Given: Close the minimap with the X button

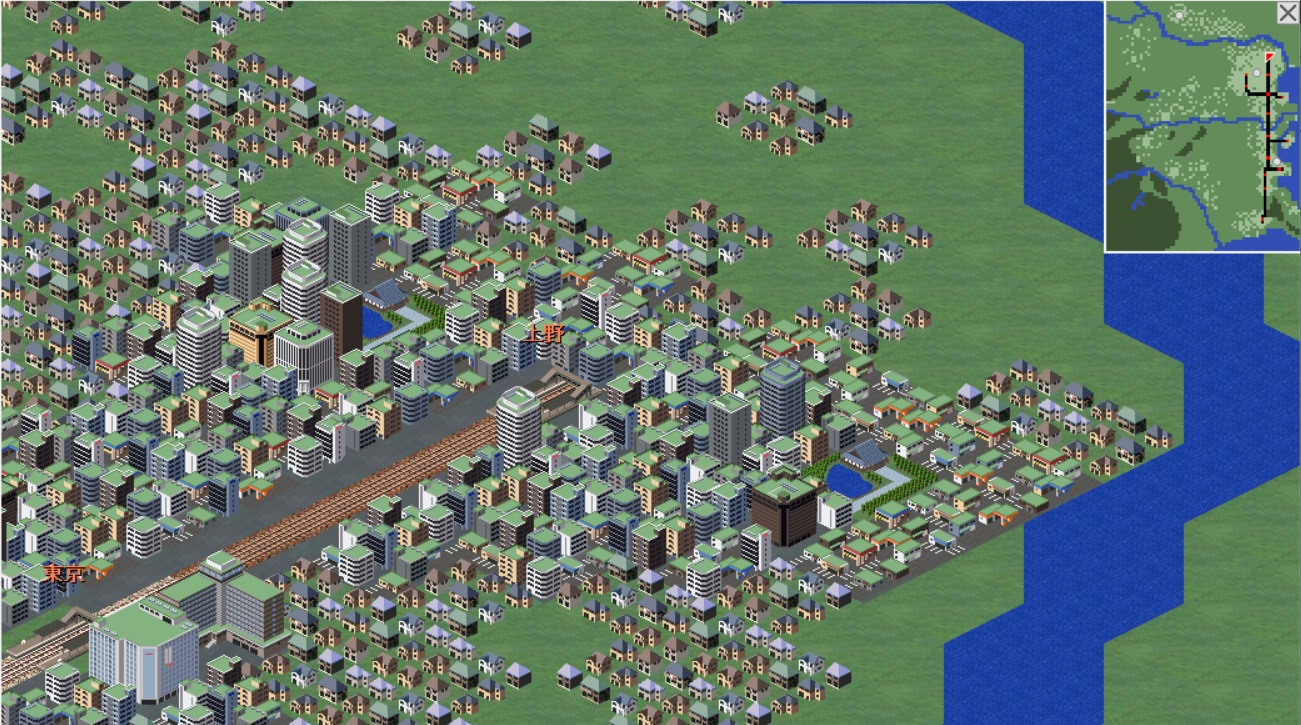Looking at the screenshot, I should tap(1287, 13).
